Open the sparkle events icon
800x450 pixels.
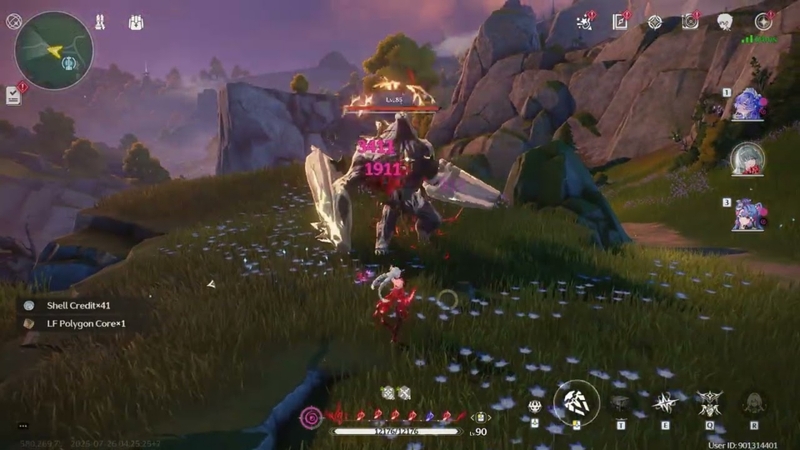tap(585, 21)
